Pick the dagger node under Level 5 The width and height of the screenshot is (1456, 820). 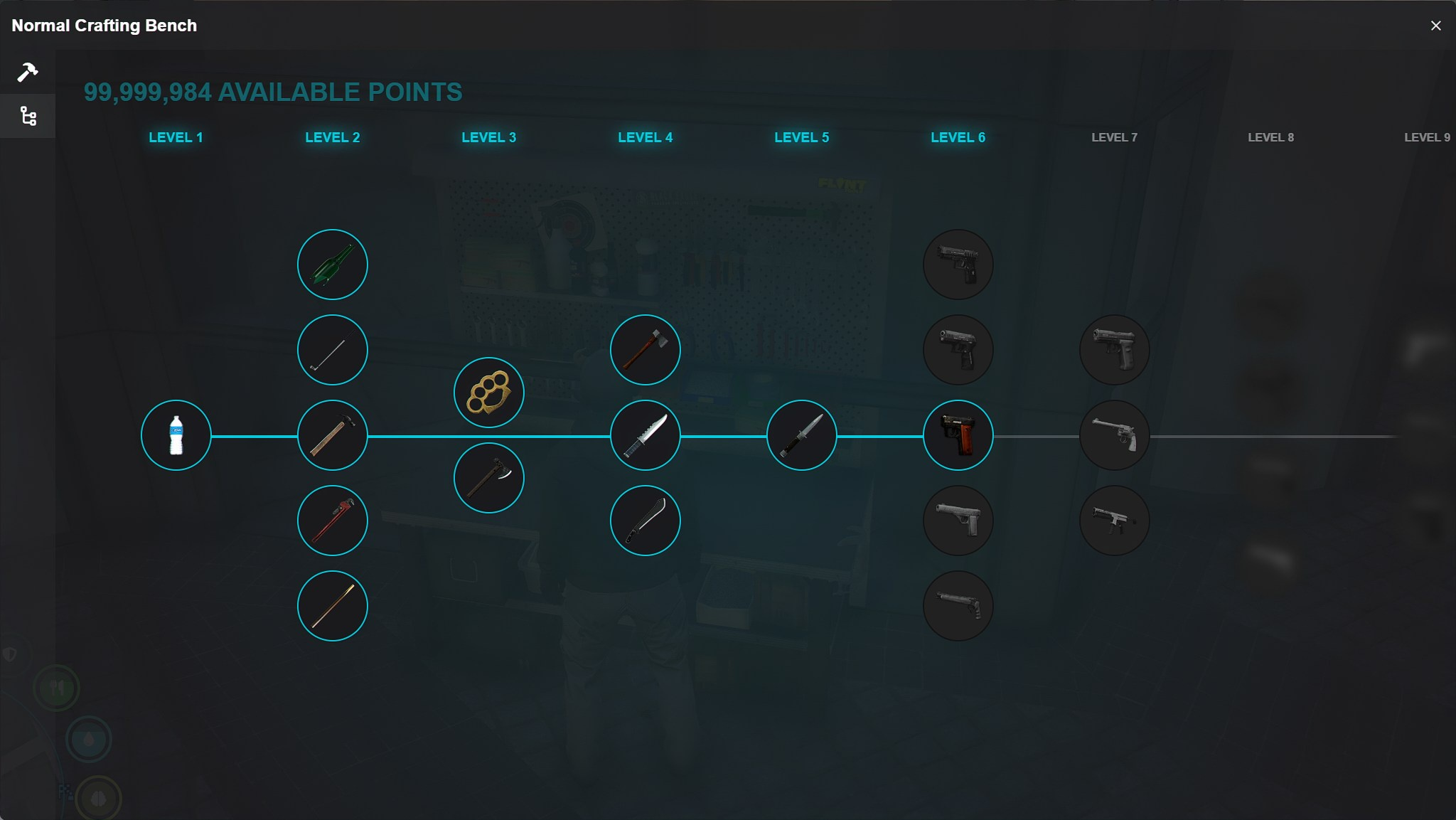click(802, 435)
